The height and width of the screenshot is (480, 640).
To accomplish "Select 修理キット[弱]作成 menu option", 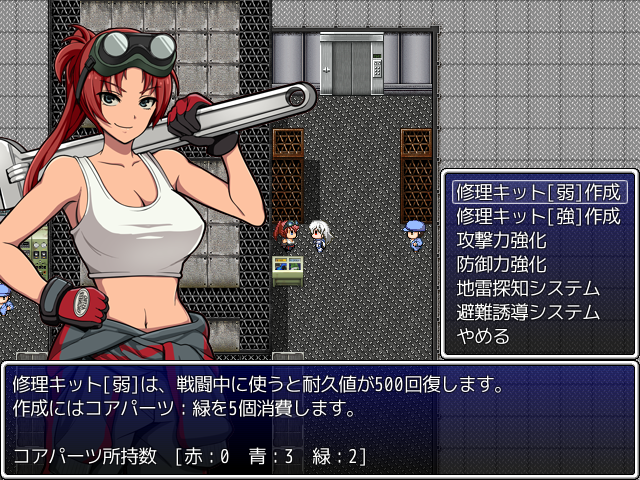I will pos(538,192).
